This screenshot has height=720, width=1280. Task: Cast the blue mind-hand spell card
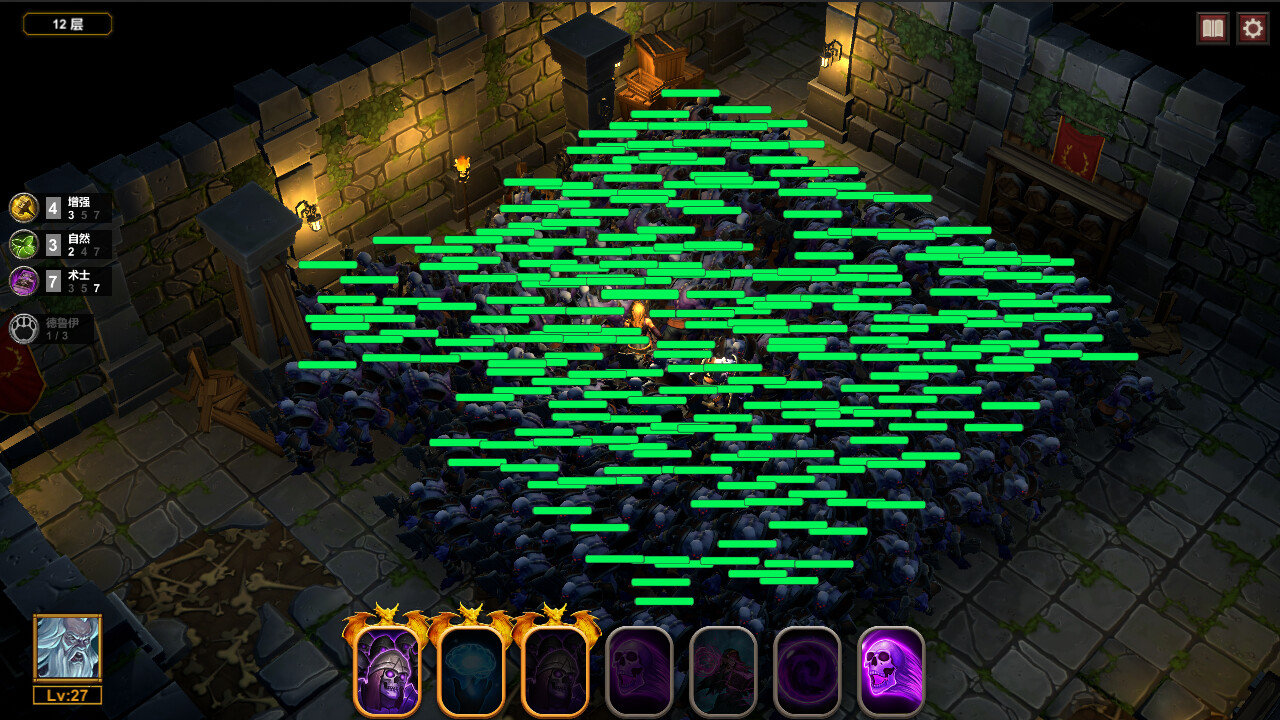[470, 668]
